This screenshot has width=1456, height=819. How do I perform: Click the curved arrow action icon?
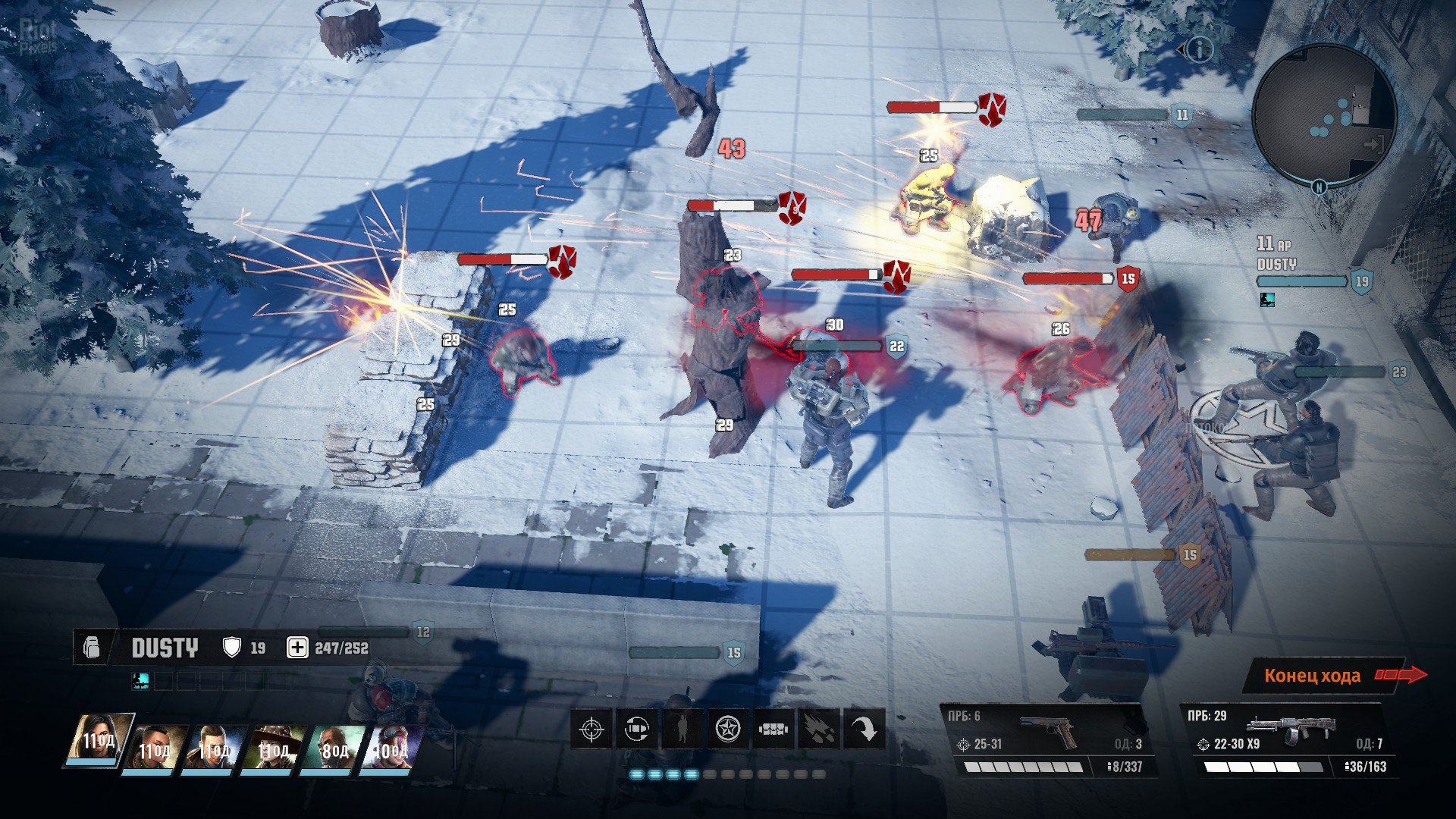pos(864,730)
